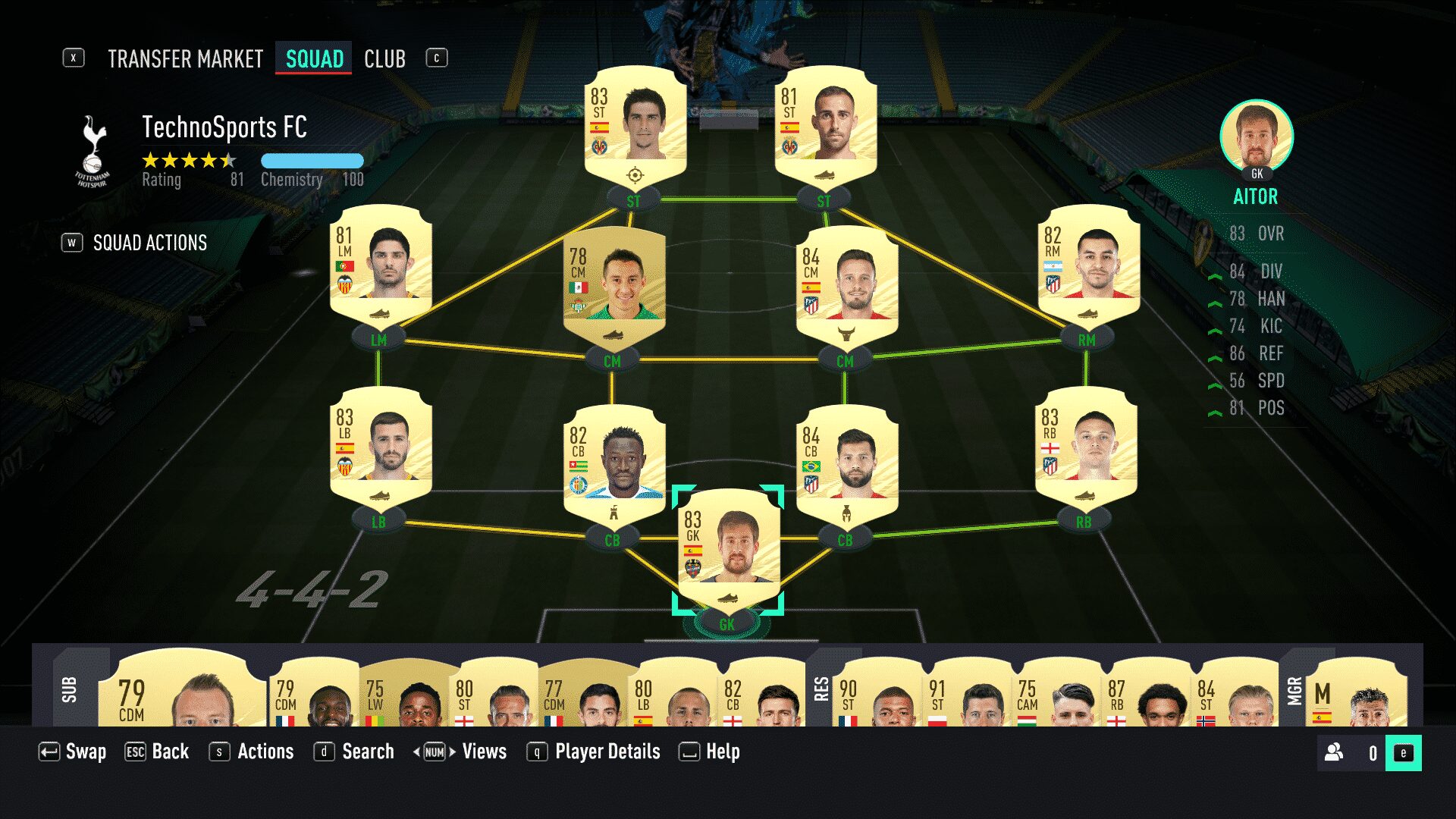1456x819 pixels.
Task: Switch to the Transfer Market tab
Action: tap(184, 58)
